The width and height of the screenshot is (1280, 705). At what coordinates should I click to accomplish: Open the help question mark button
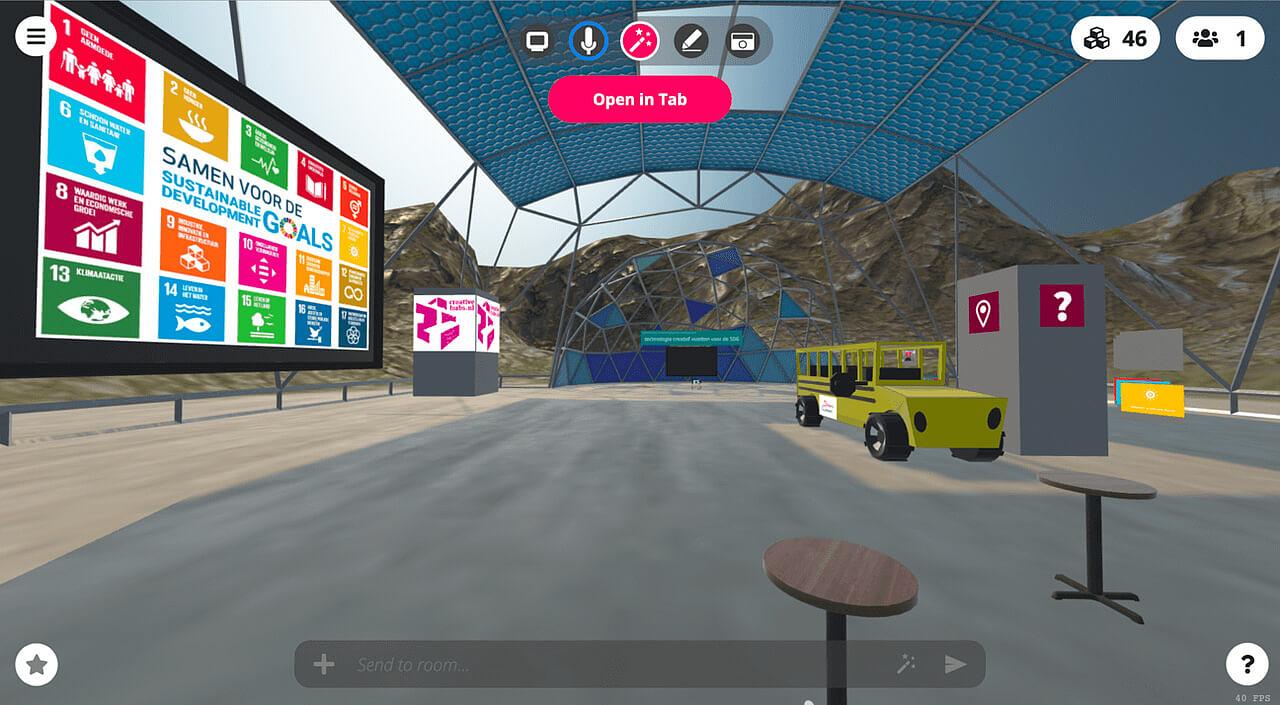1247,664
